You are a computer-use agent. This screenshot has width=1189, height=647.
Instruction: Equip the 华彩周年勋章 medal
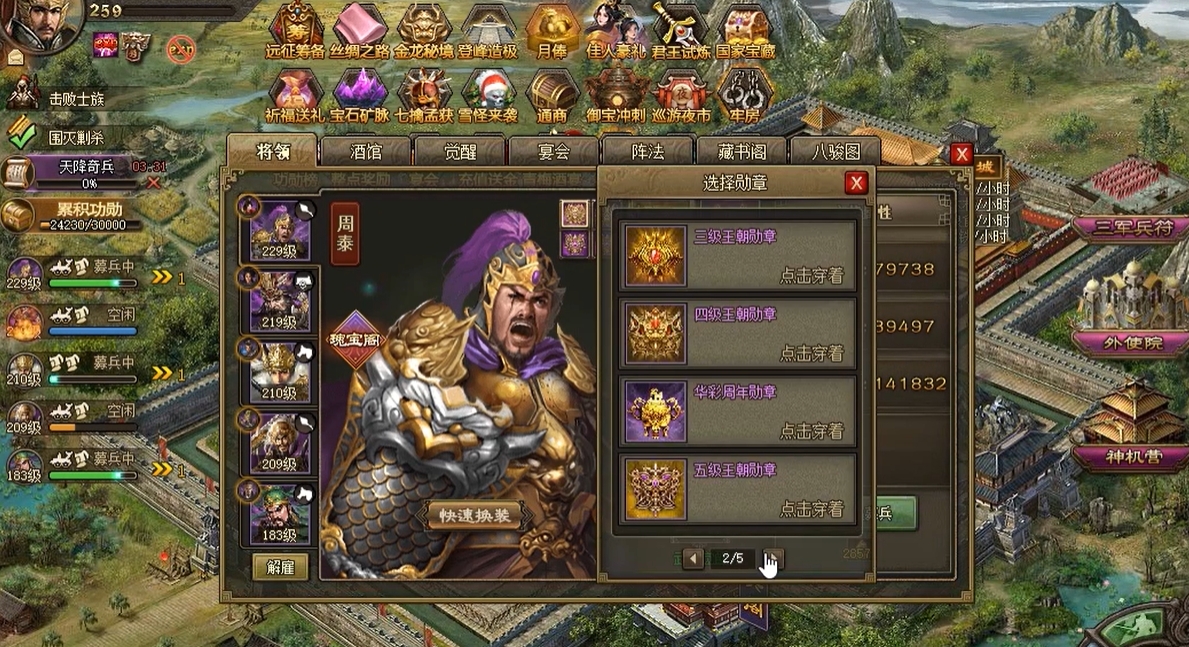click(811, 431)
